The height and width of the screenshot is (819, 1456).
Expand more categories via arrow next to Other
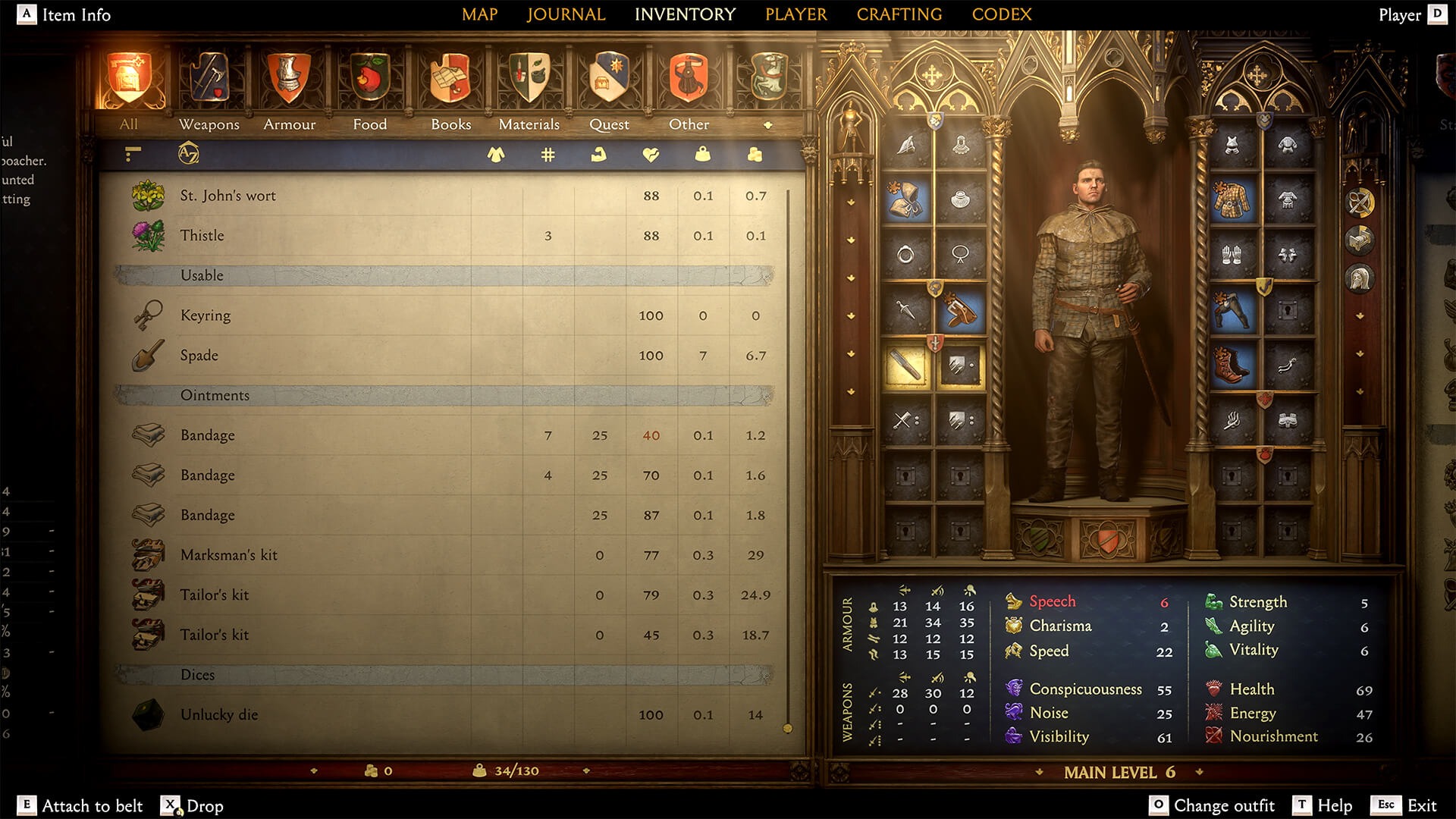(x=769, y=124)
